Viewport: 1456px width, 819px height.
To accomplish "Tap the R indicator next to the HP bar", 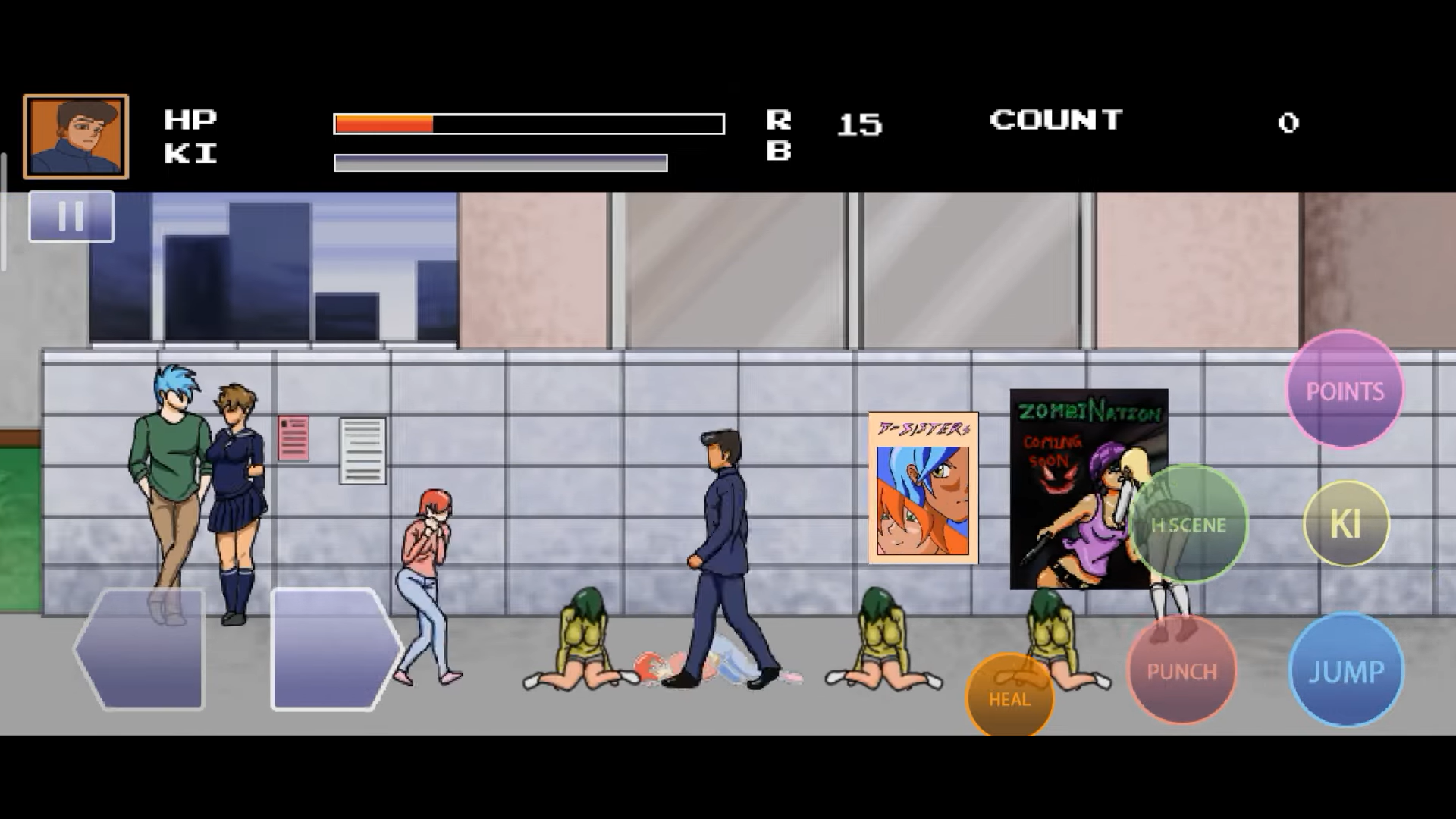I will coord(780,118).
